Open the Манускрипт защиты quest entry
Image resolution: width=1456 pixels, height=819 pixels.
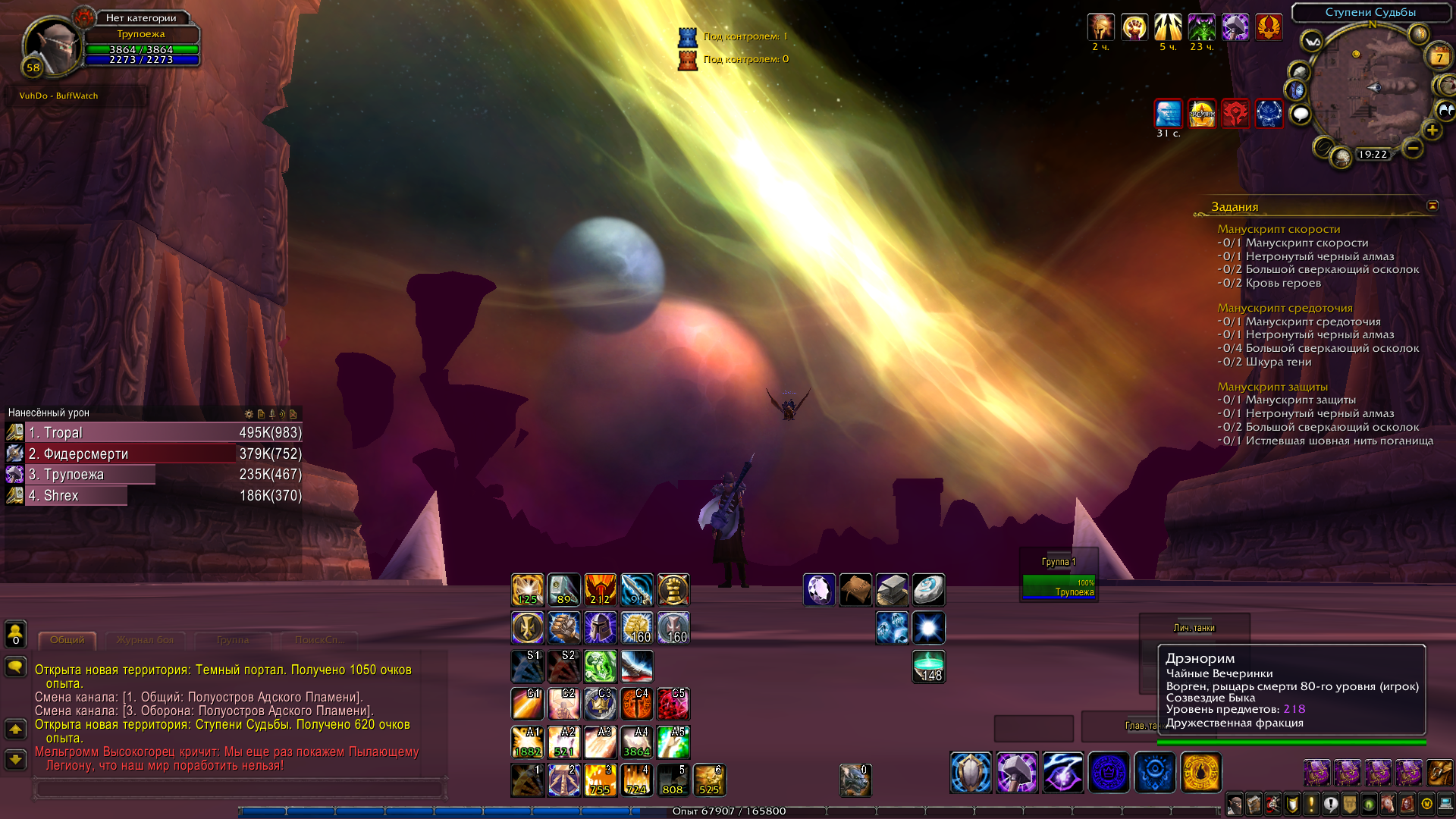coord(1272,387)
